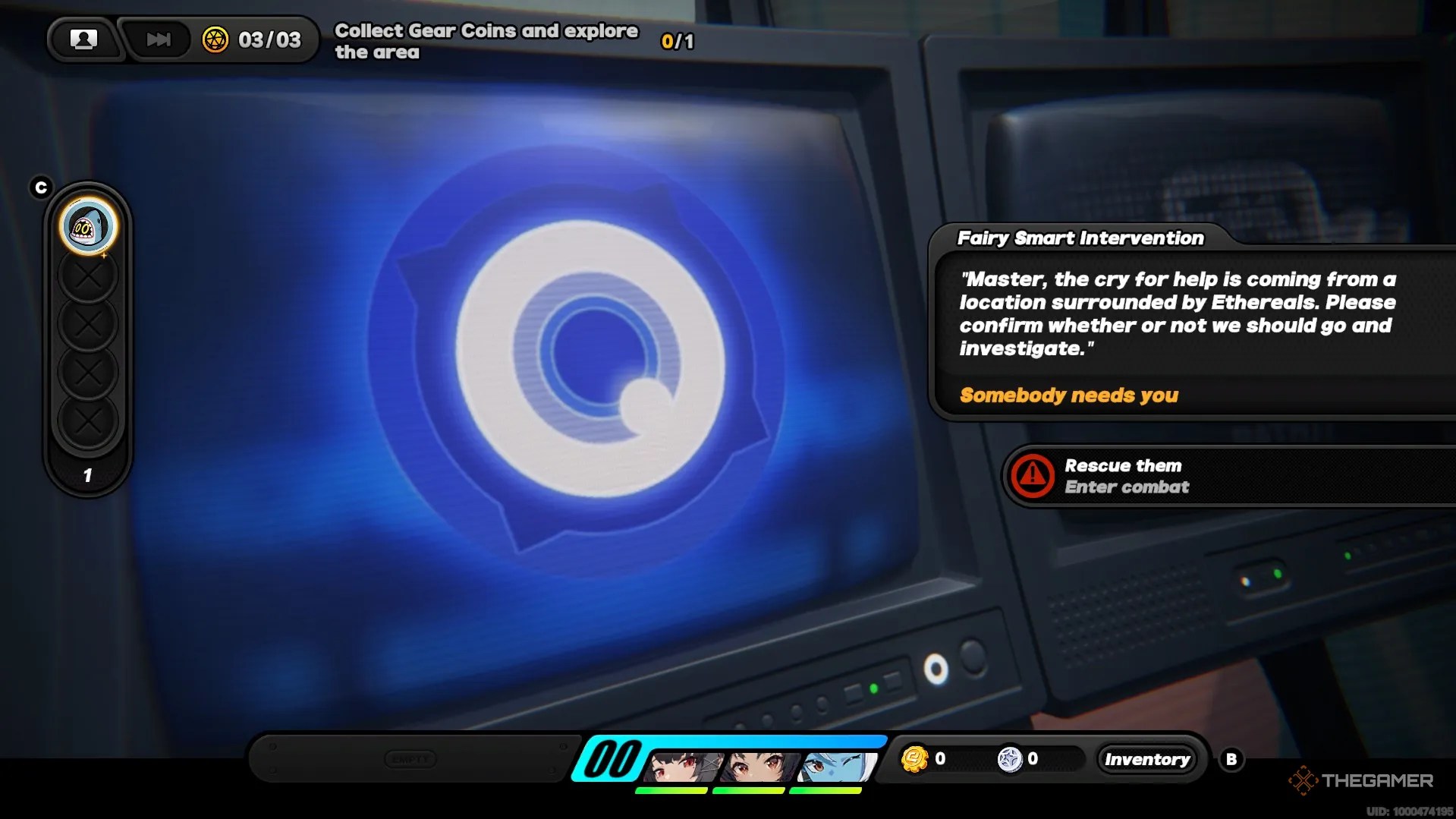Select the equipped Bangboo item icon
This screenshot has height=819, width=1456.
(x=87, y=225)
